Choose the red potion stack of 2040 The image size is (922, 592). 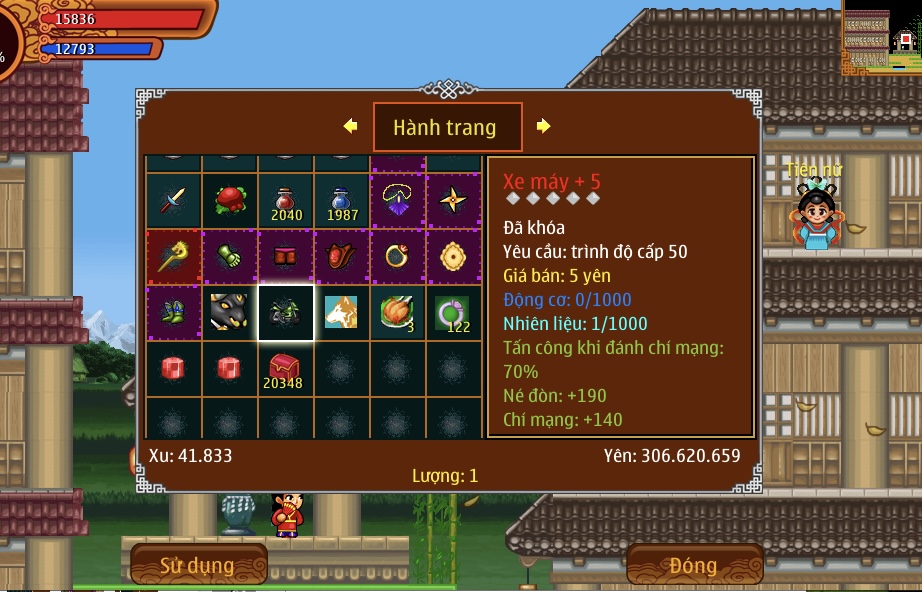click(286, 201)
